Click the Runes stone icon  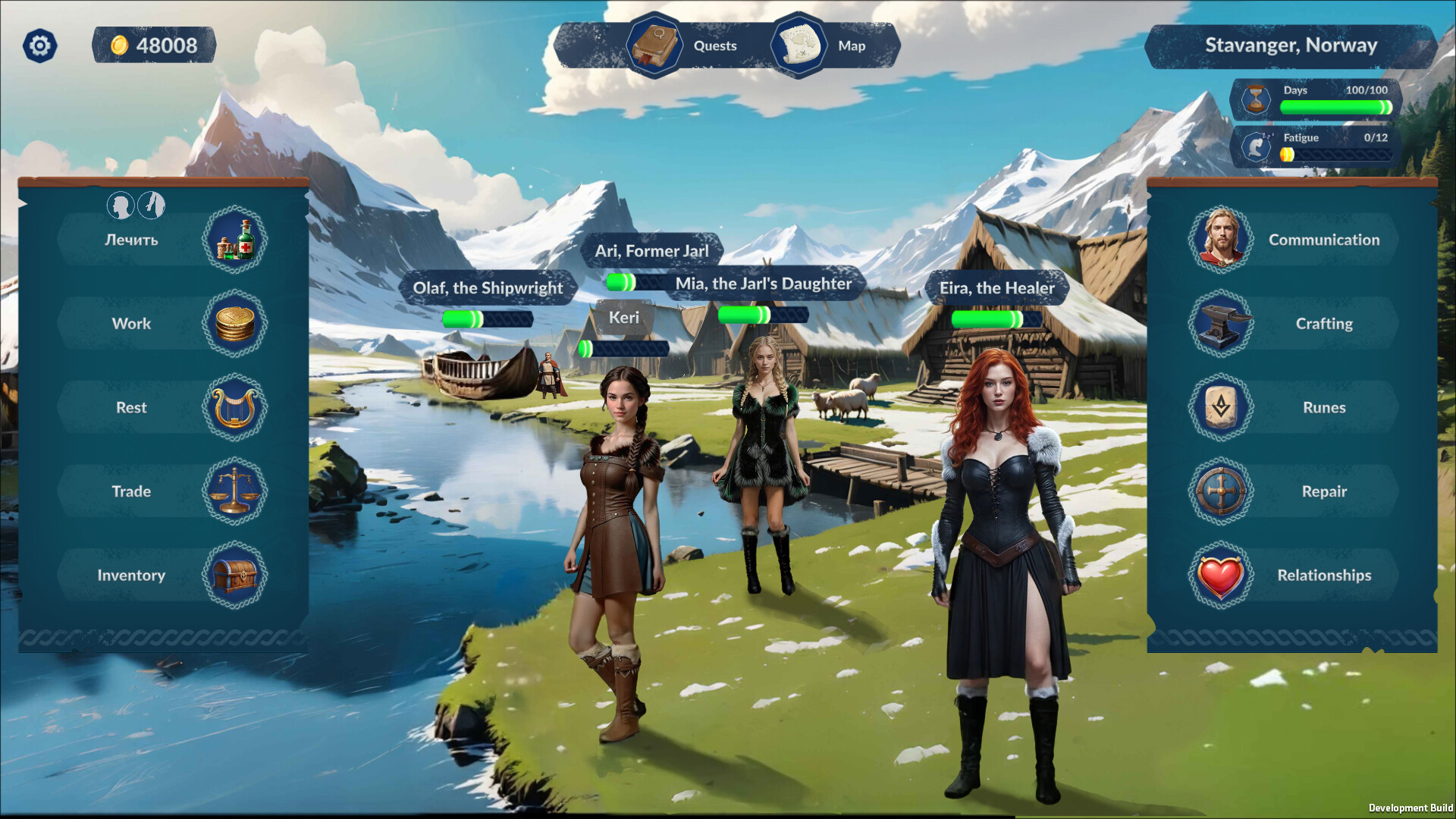[x=1222, y=407]
